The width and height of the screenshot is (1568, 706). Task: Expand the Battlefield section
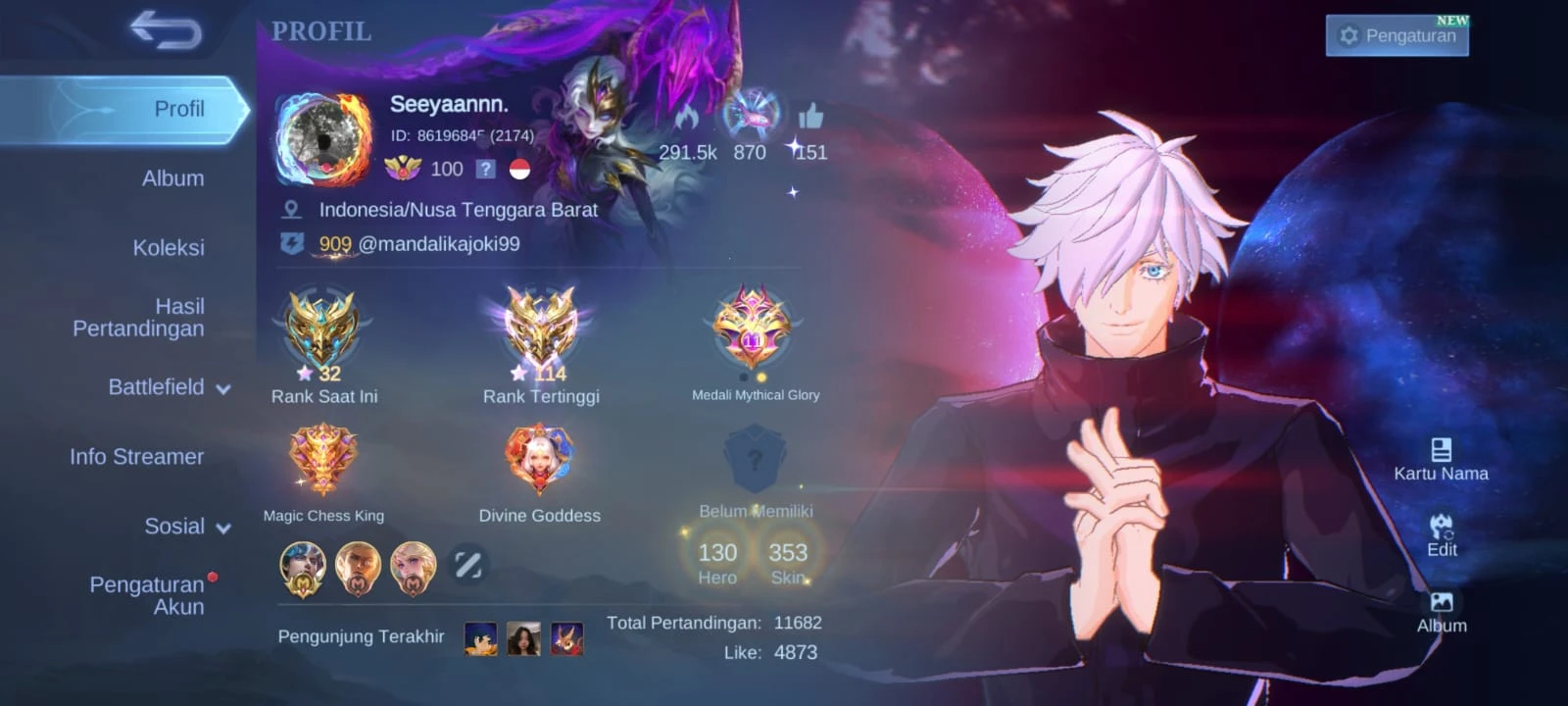coord(169,387)
